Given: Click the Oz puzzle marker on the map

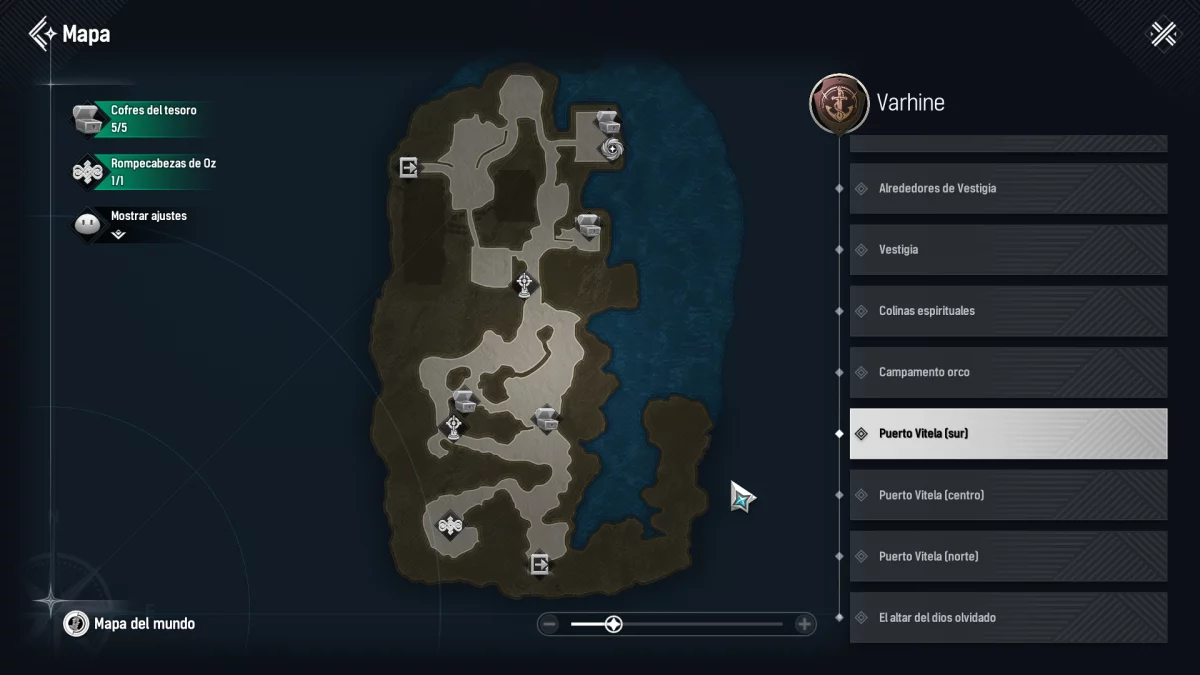Looking at the screenshot, I should (x=450, y=525).
